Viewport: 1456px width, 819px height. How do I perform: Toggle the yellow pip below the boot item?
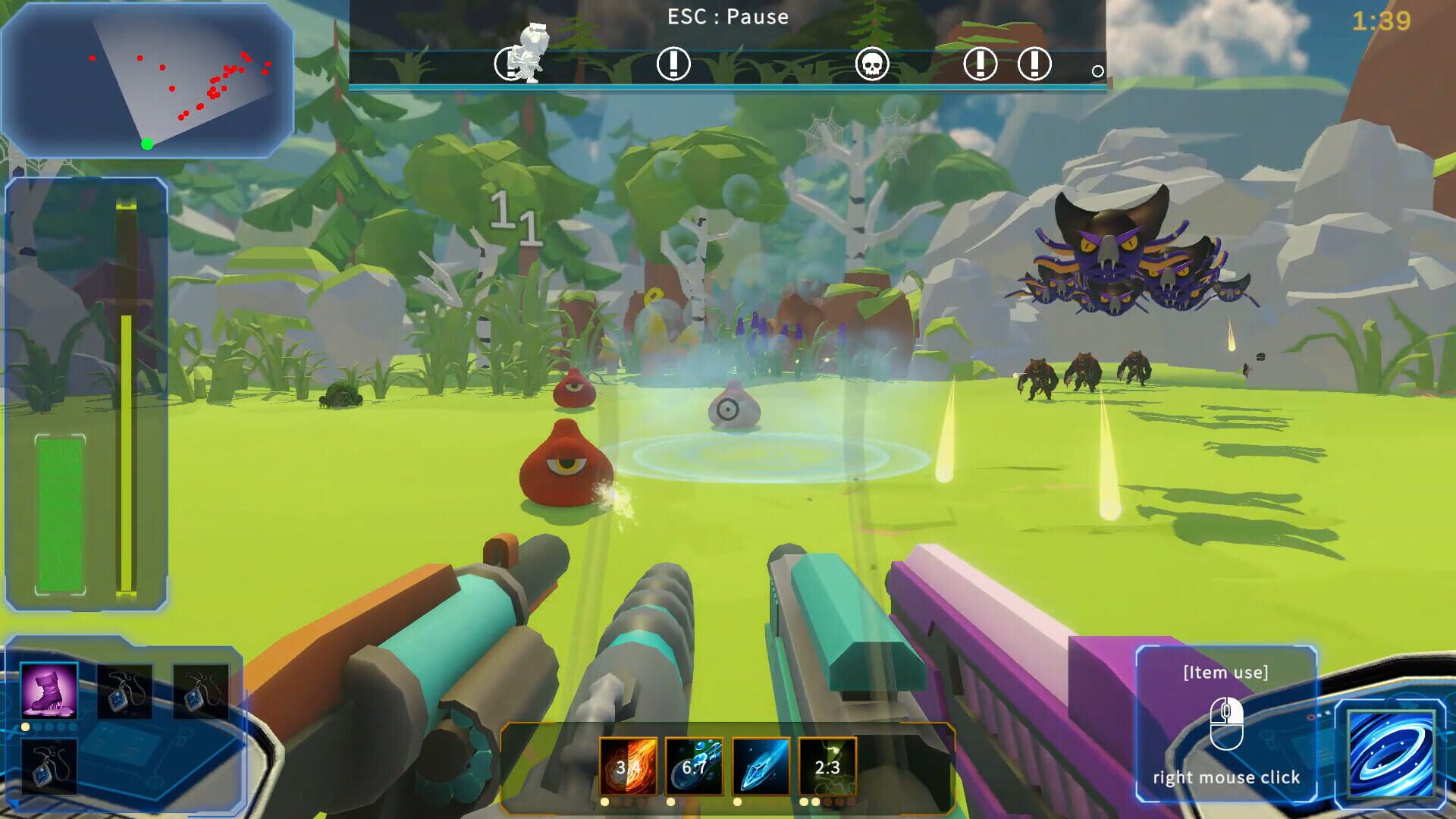pos(26,727)
